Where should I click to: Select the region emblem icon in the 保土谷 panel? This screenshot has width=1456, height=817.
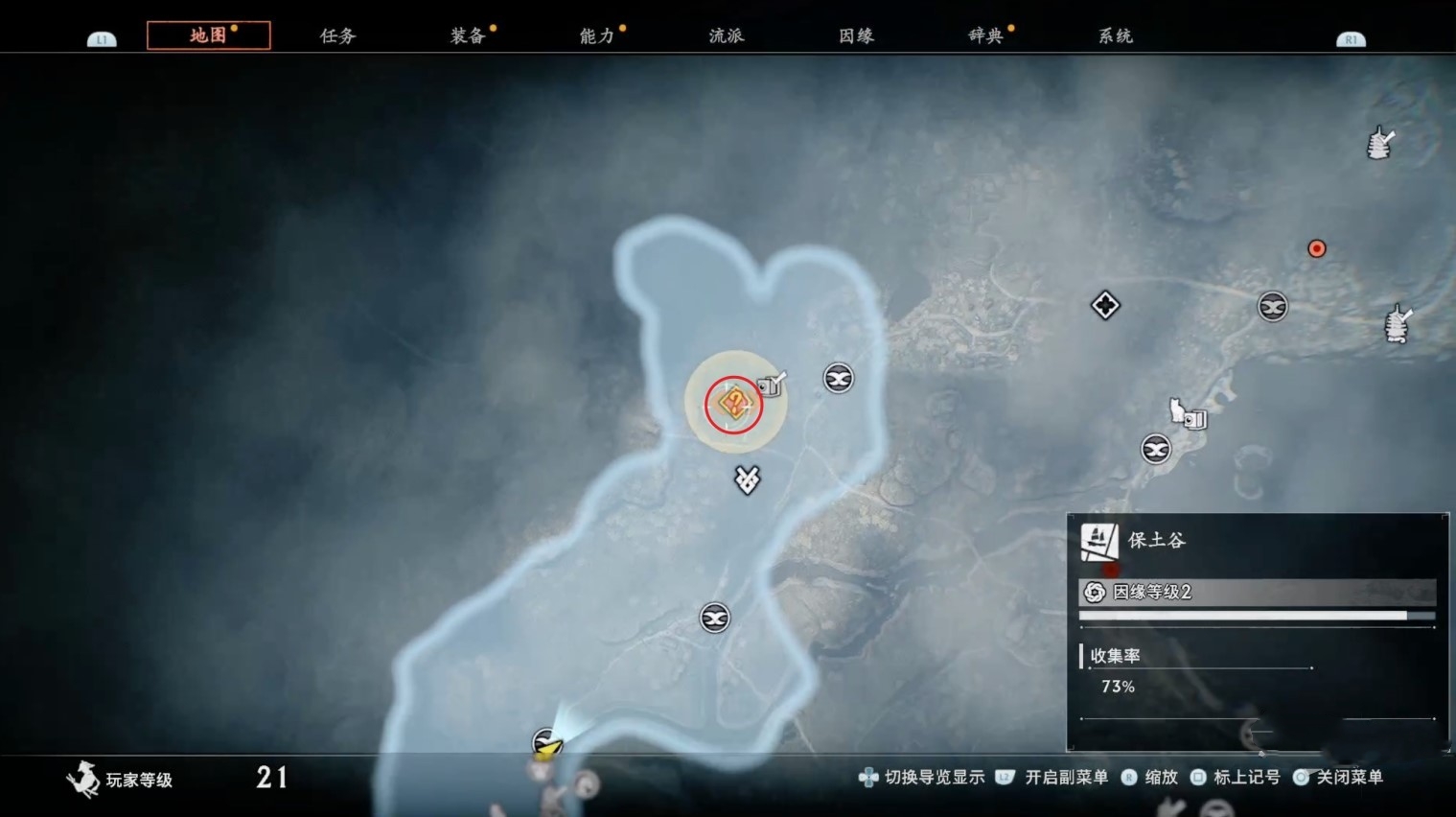tap(1099, 540)
